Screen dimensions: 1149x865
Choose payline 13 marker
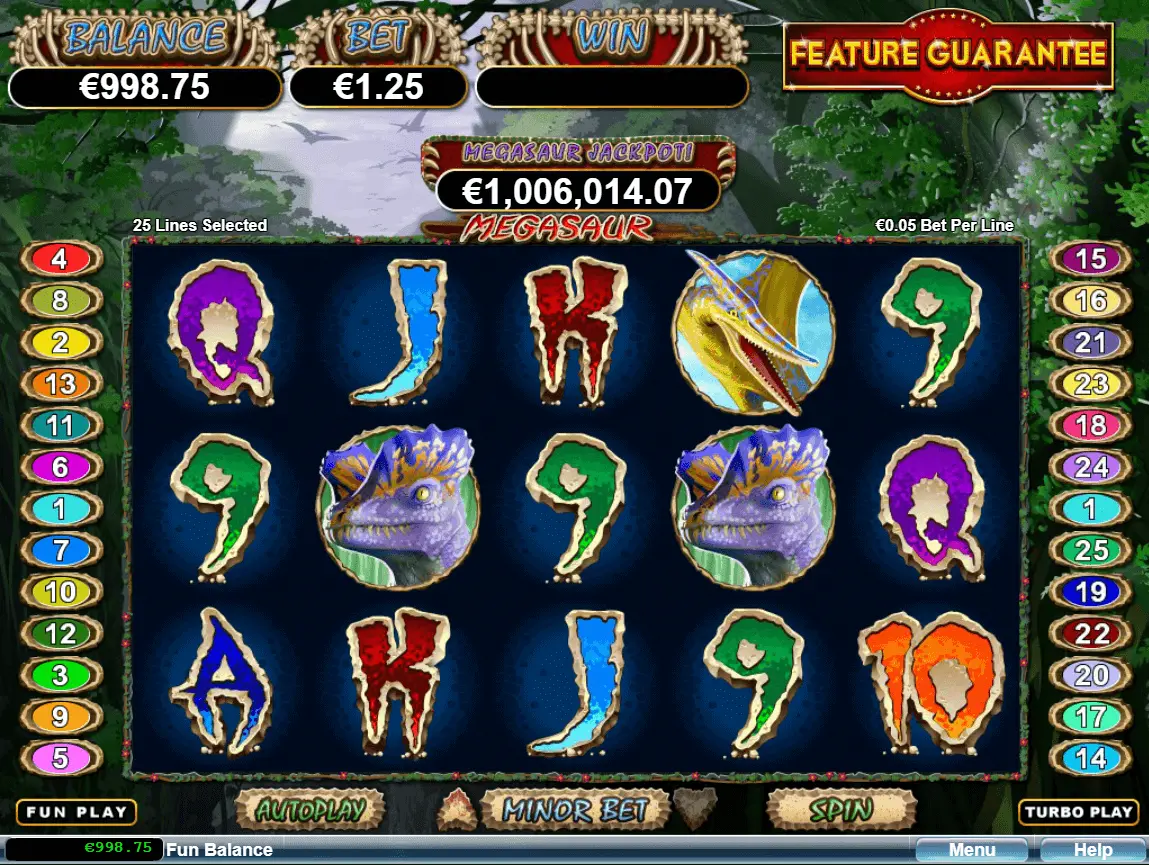tap(60, 384)
